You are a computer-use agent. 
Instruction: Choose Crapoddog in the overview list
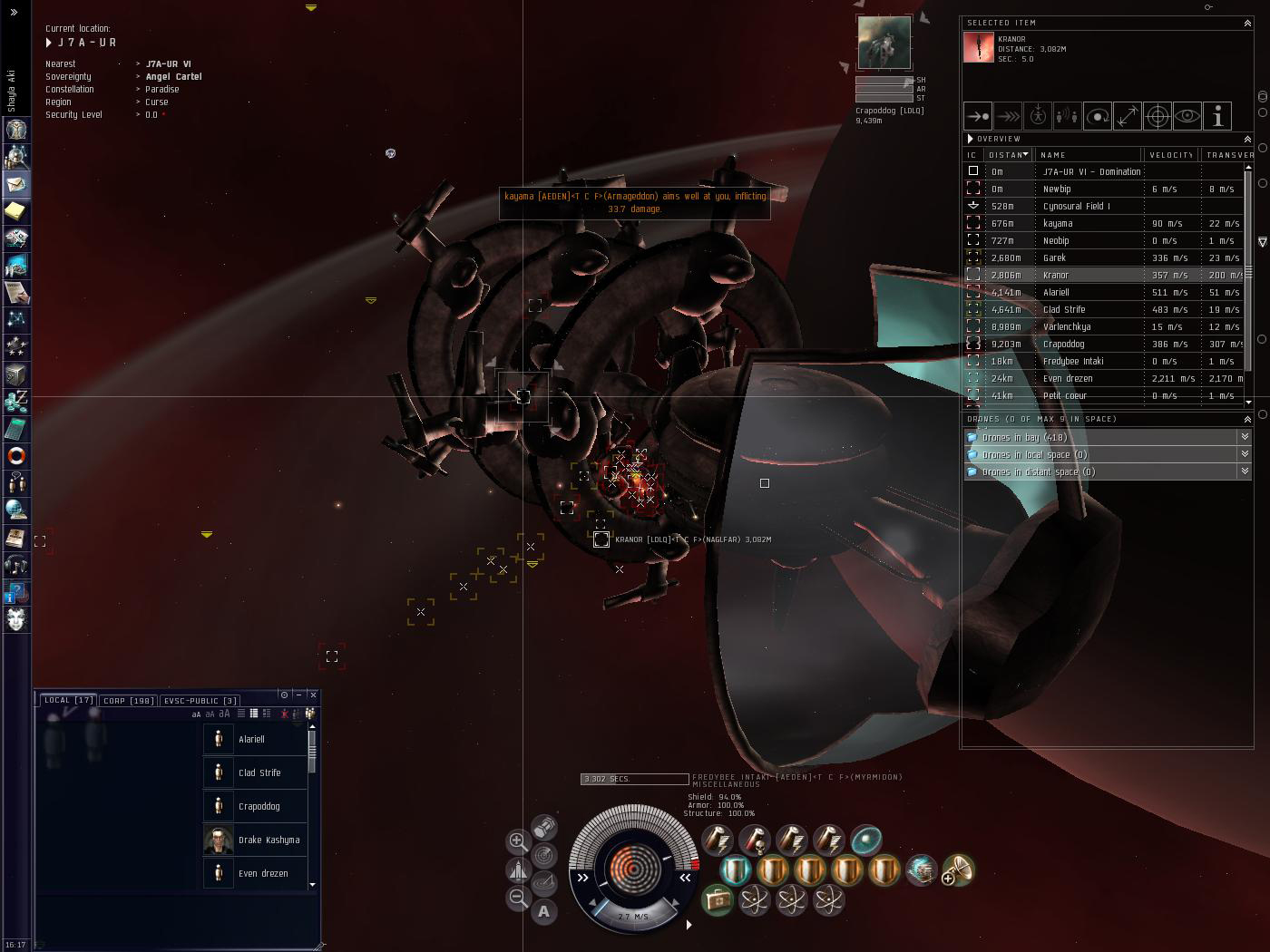(1063, 344)
